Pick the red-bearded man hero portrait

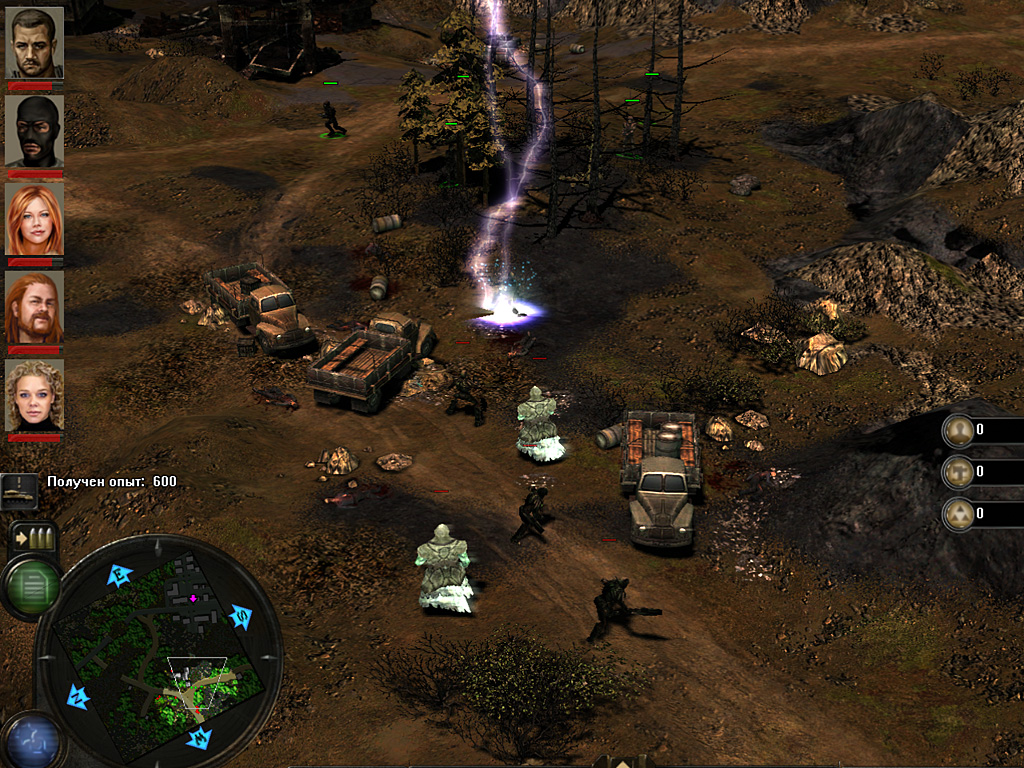pos(35,307)
